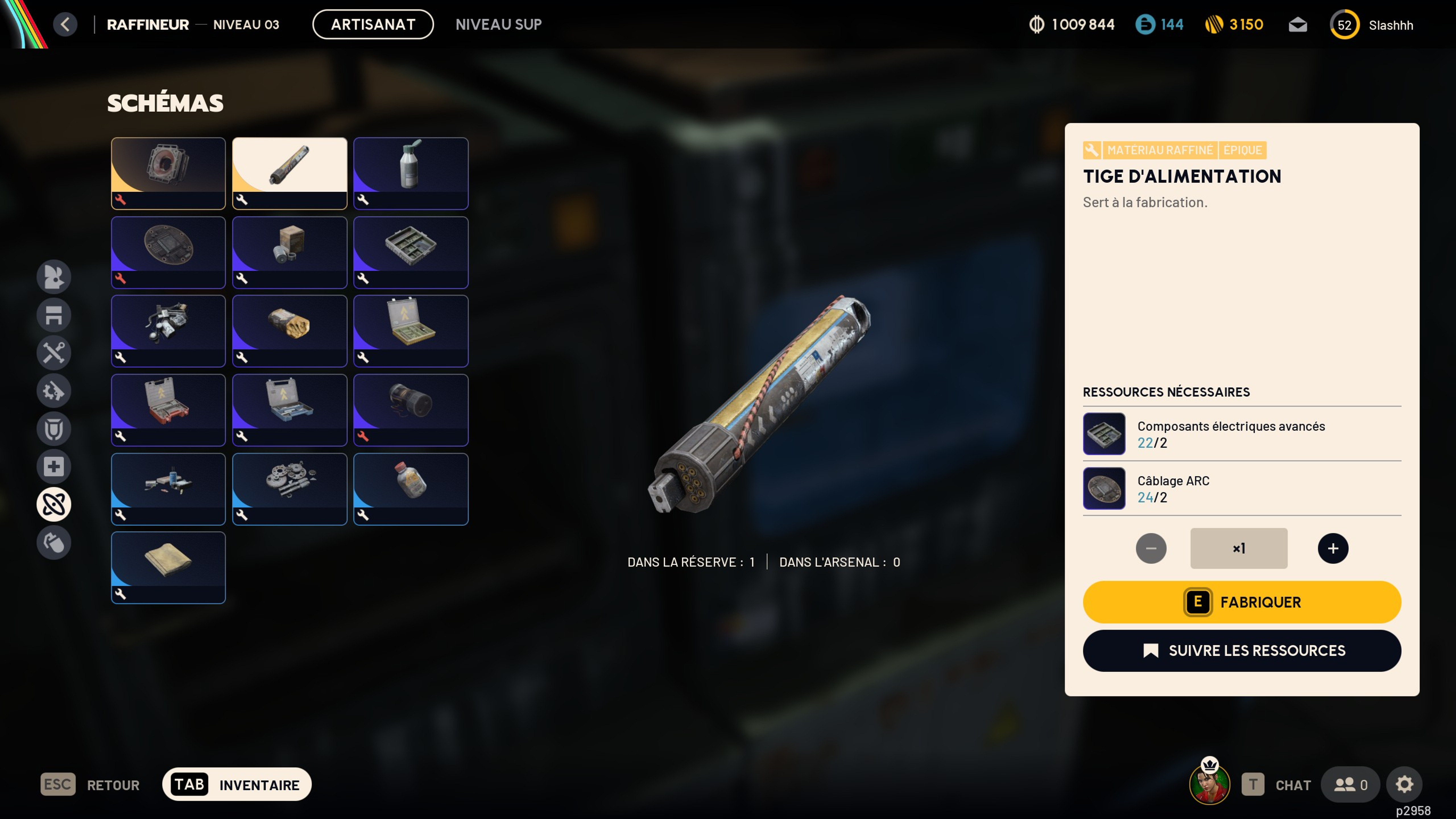Increase craft quantity with the plus stepper

1332,548
